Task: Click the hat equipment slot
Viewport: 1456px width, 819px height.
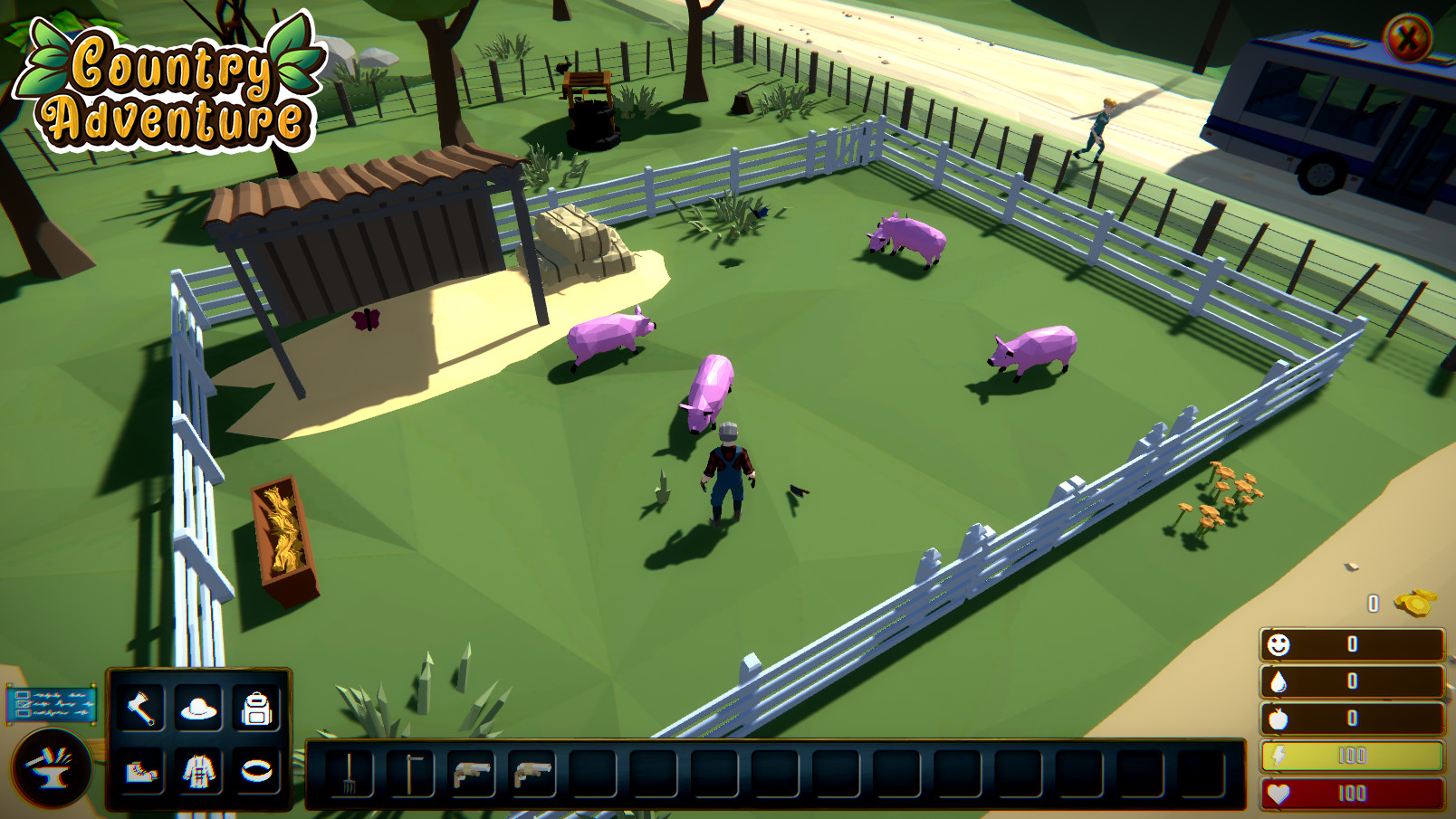Action: pos(197,709)
